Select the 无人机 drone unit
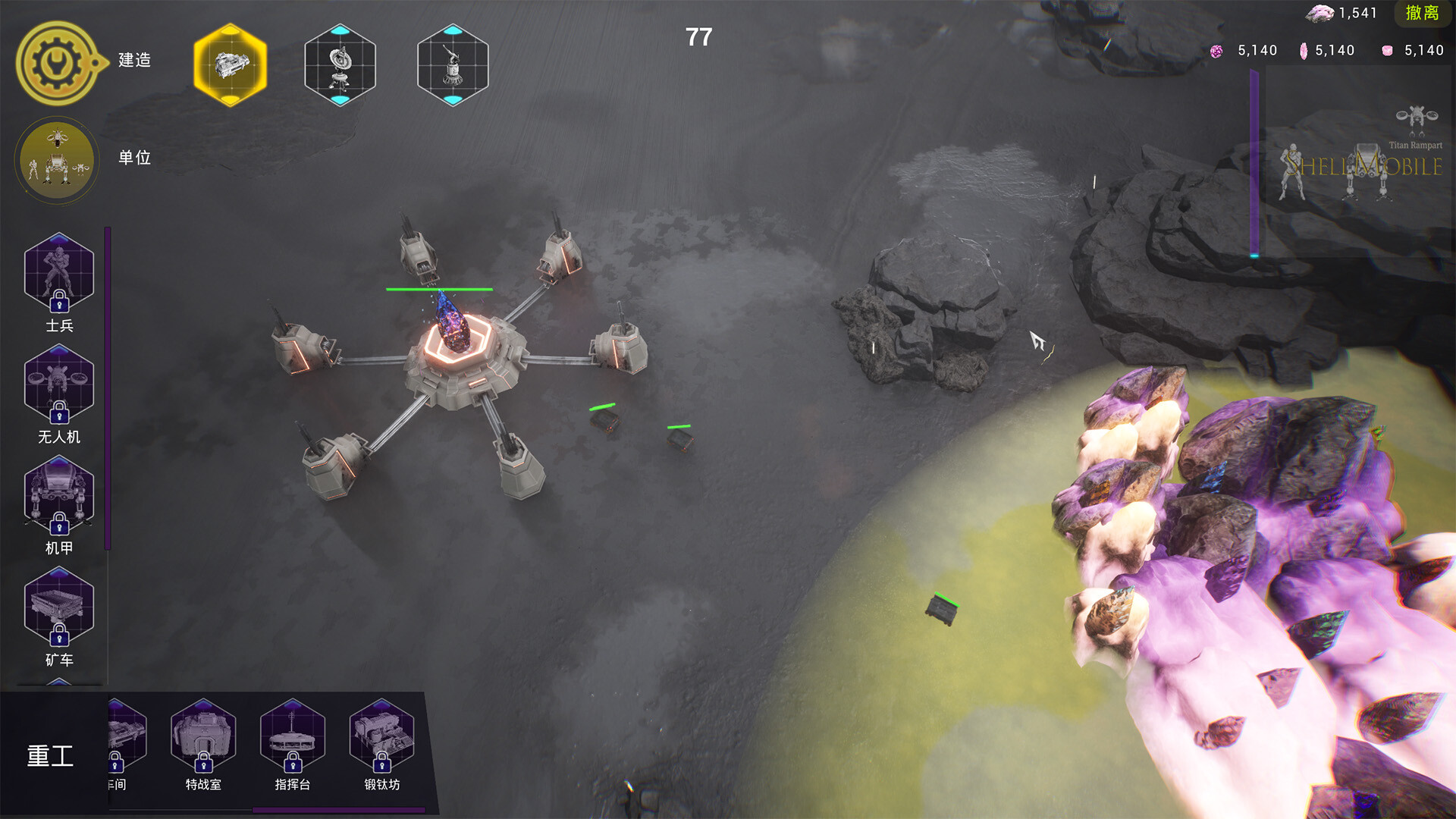1456x819 pixels. click(x=59, y=384)
